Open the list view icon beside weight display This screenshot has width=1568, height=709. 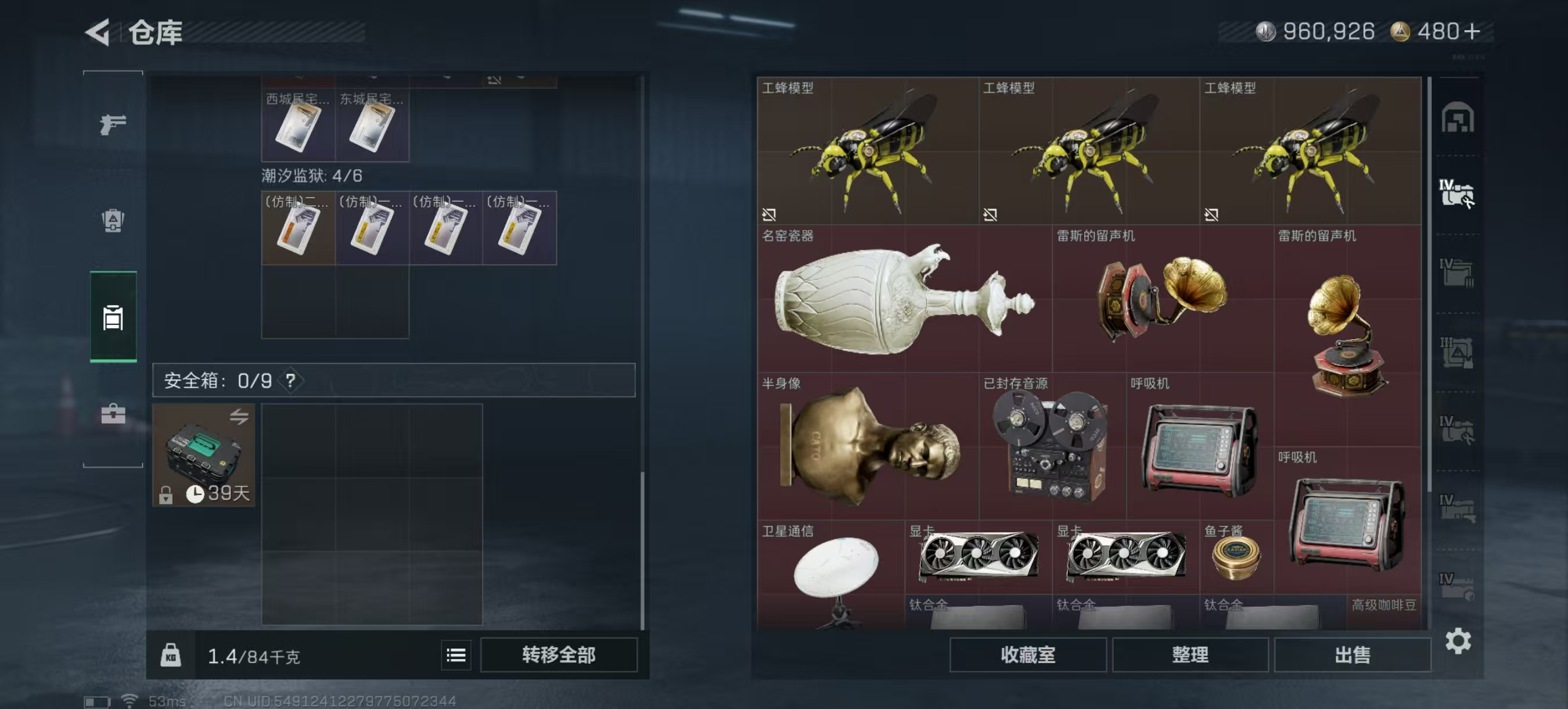click(x=455, y=656)
